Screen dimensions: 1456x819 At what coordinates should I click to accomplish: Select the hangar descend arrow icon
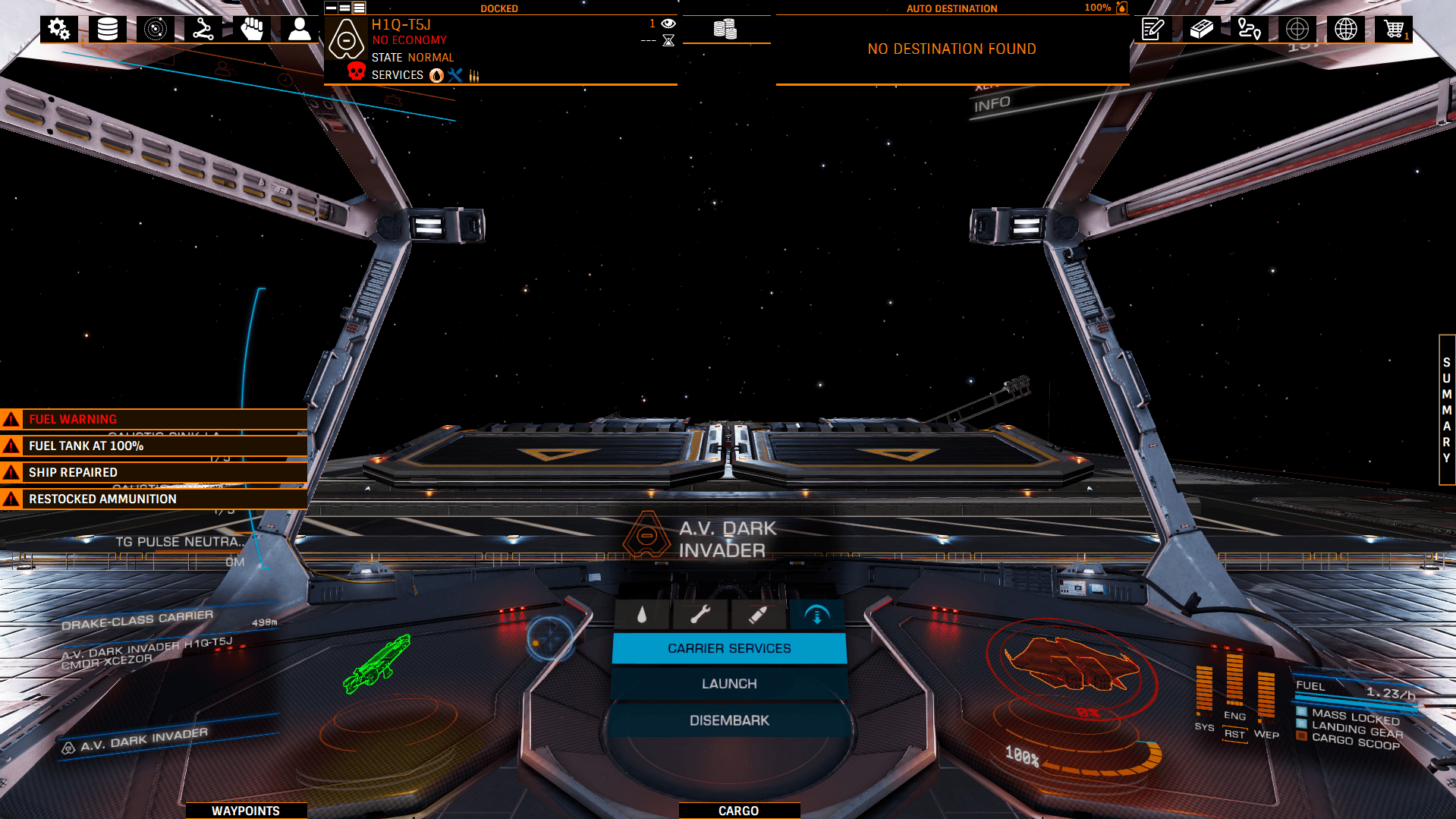coord(816,615)
